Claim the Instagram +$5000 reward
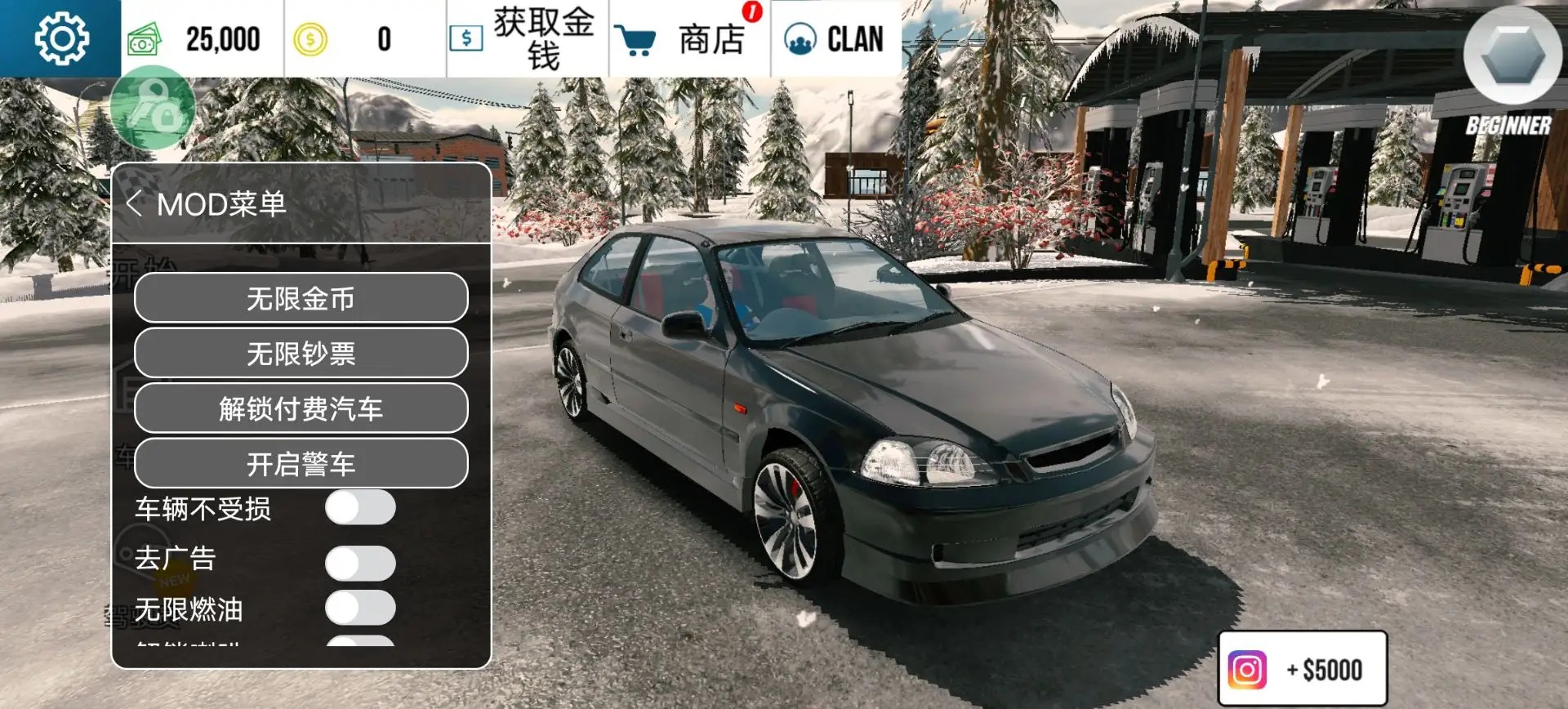Image resolution: width=1568 pixels, height=709 pixels. [x=1302, y=669]
